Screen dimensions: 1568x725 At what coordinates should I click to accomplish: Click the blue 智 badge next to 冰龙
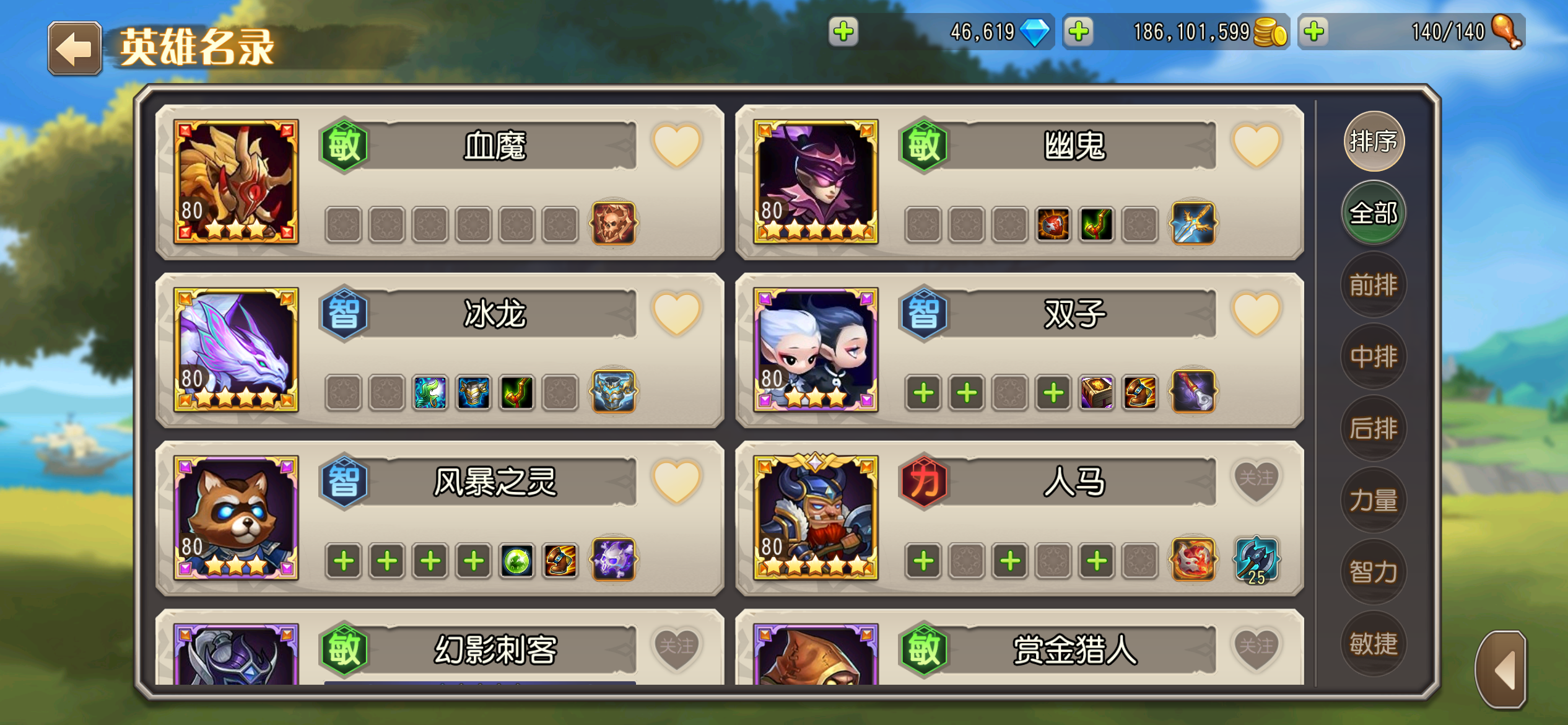[344, 313]
